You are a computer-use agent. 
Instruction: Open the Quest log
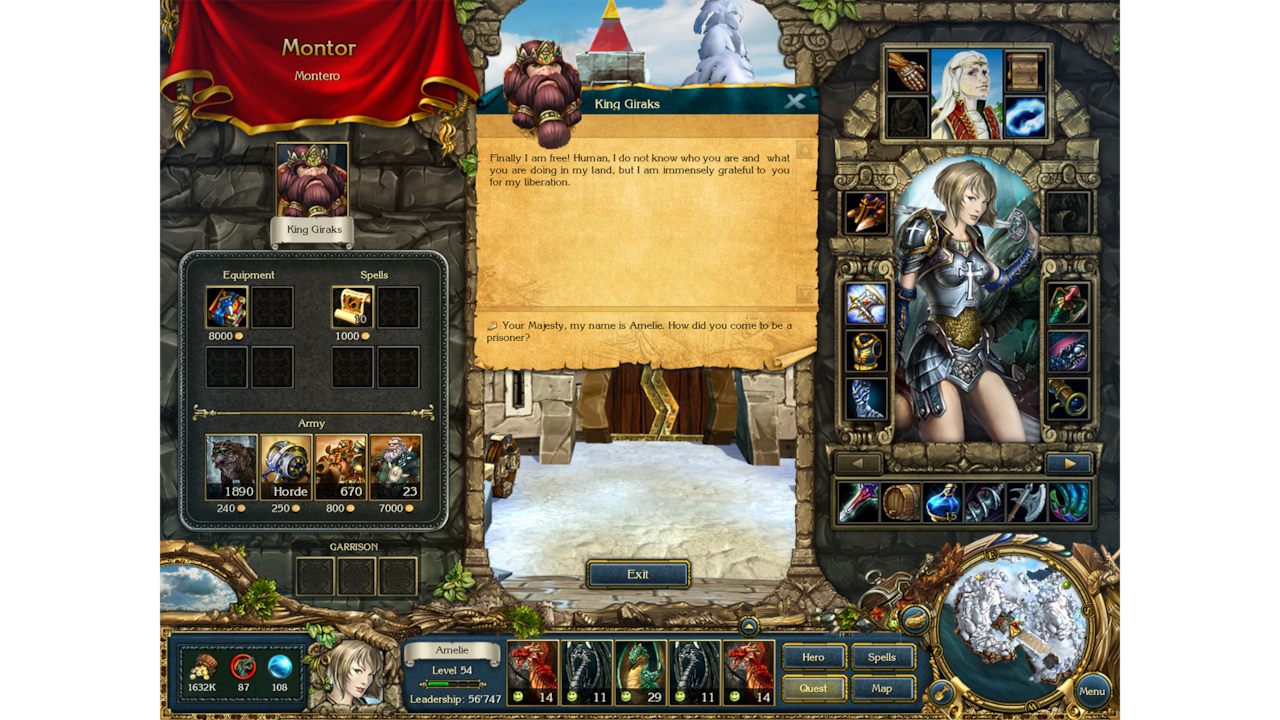pyautogui.click(x=814, y=688)
